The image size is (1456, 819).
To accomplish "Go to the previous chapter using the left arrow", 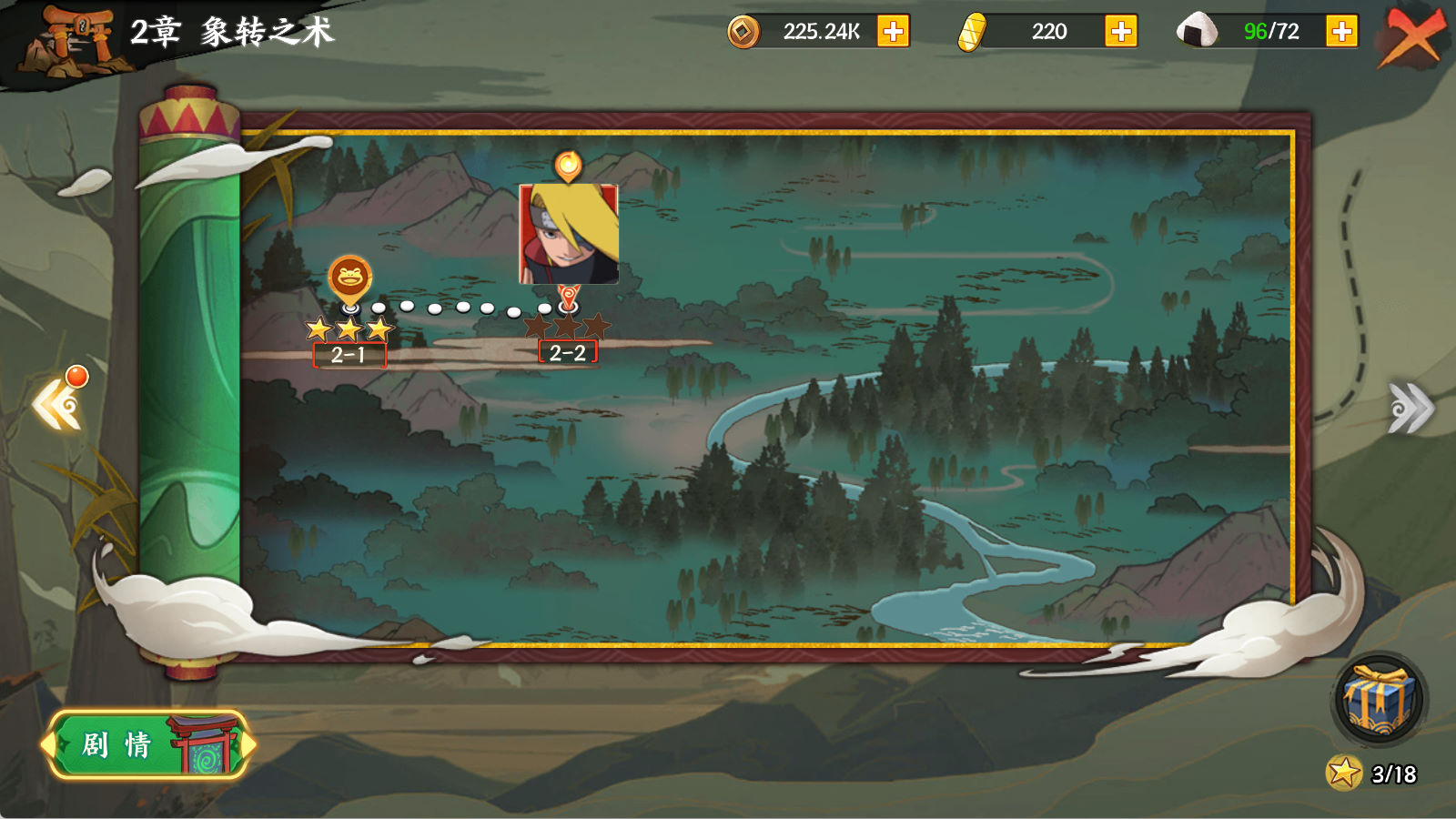I will point(58,406).
